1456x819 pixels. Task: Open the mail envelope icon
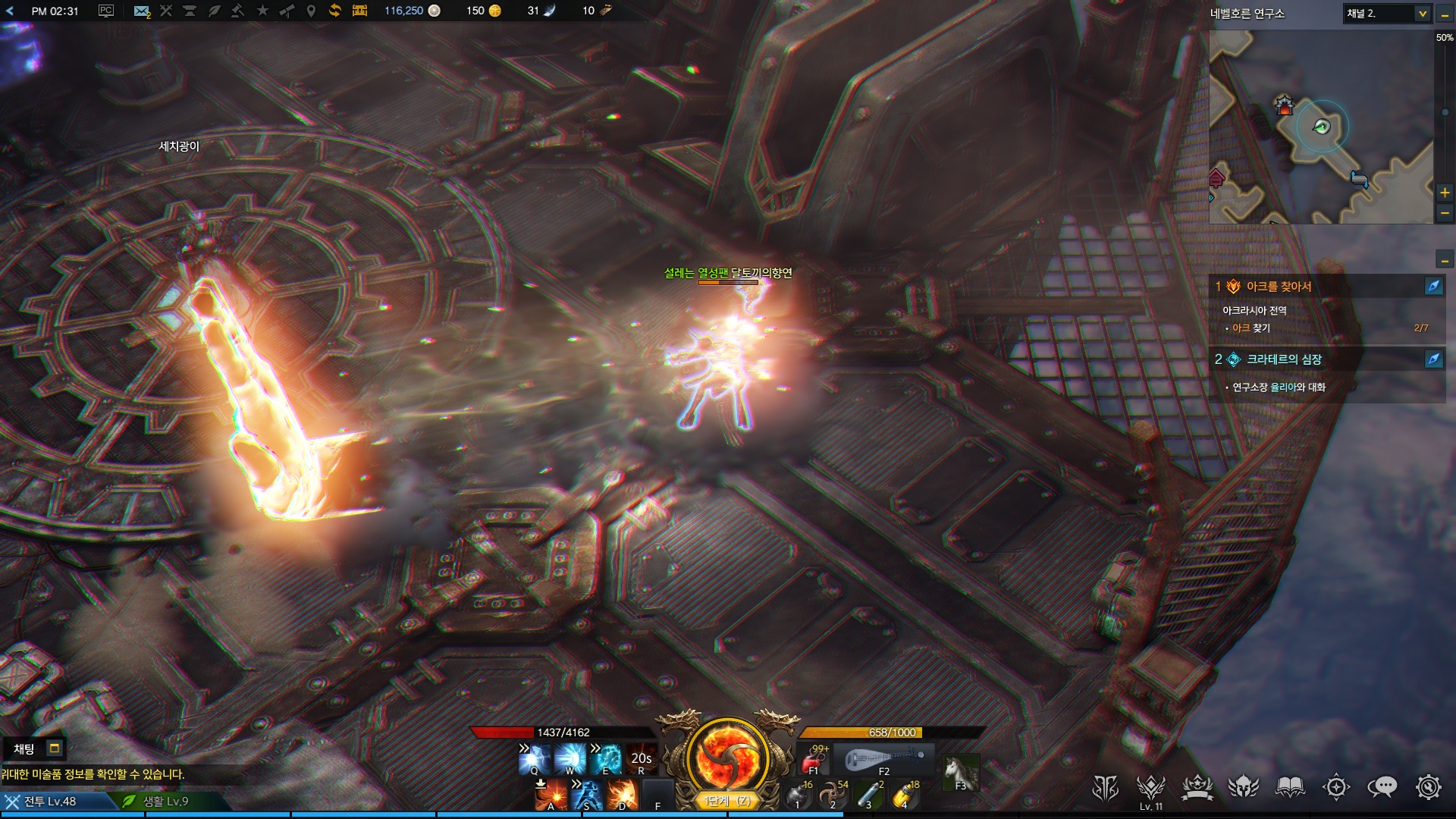click(141, 11)
